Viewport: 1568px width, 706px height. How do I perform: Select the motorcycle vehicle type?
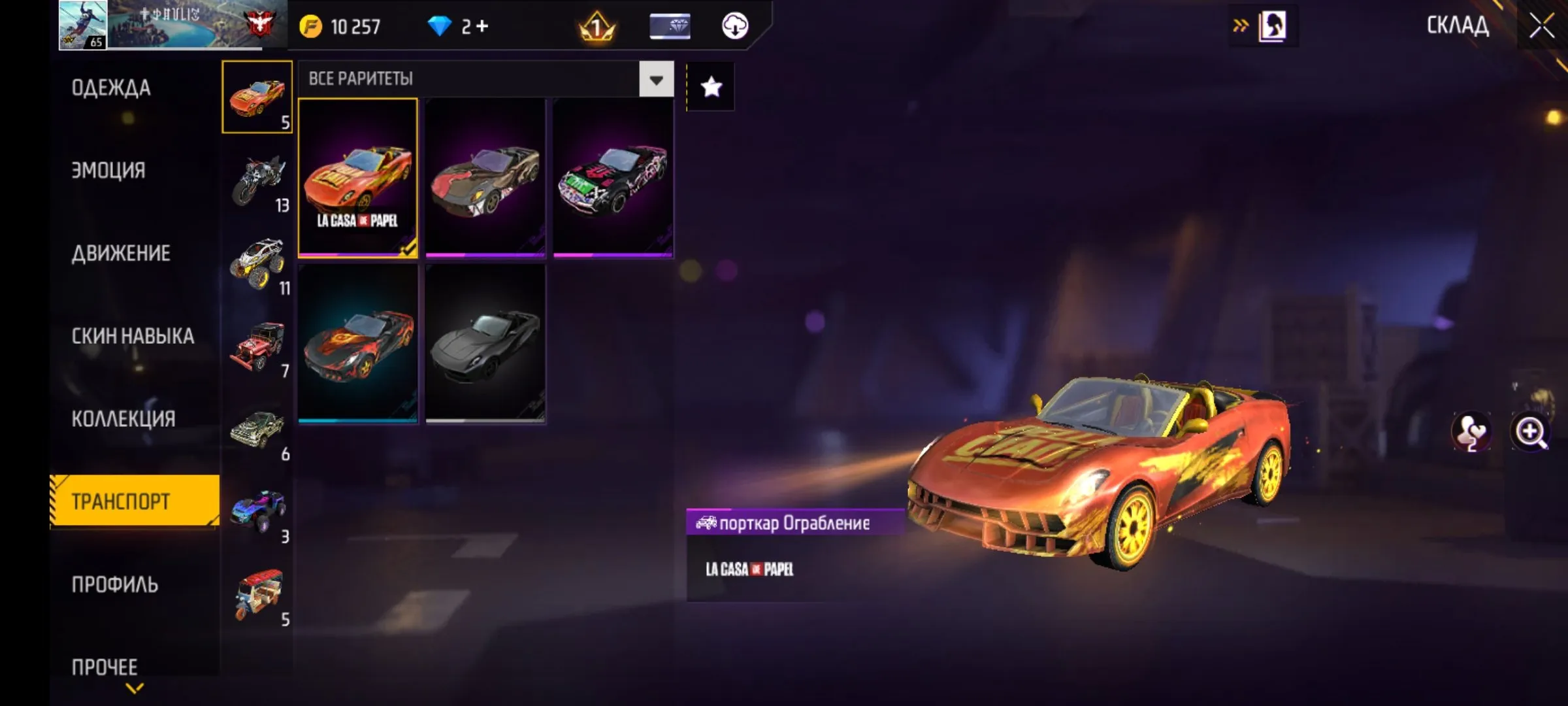click(x=259, y=181)
